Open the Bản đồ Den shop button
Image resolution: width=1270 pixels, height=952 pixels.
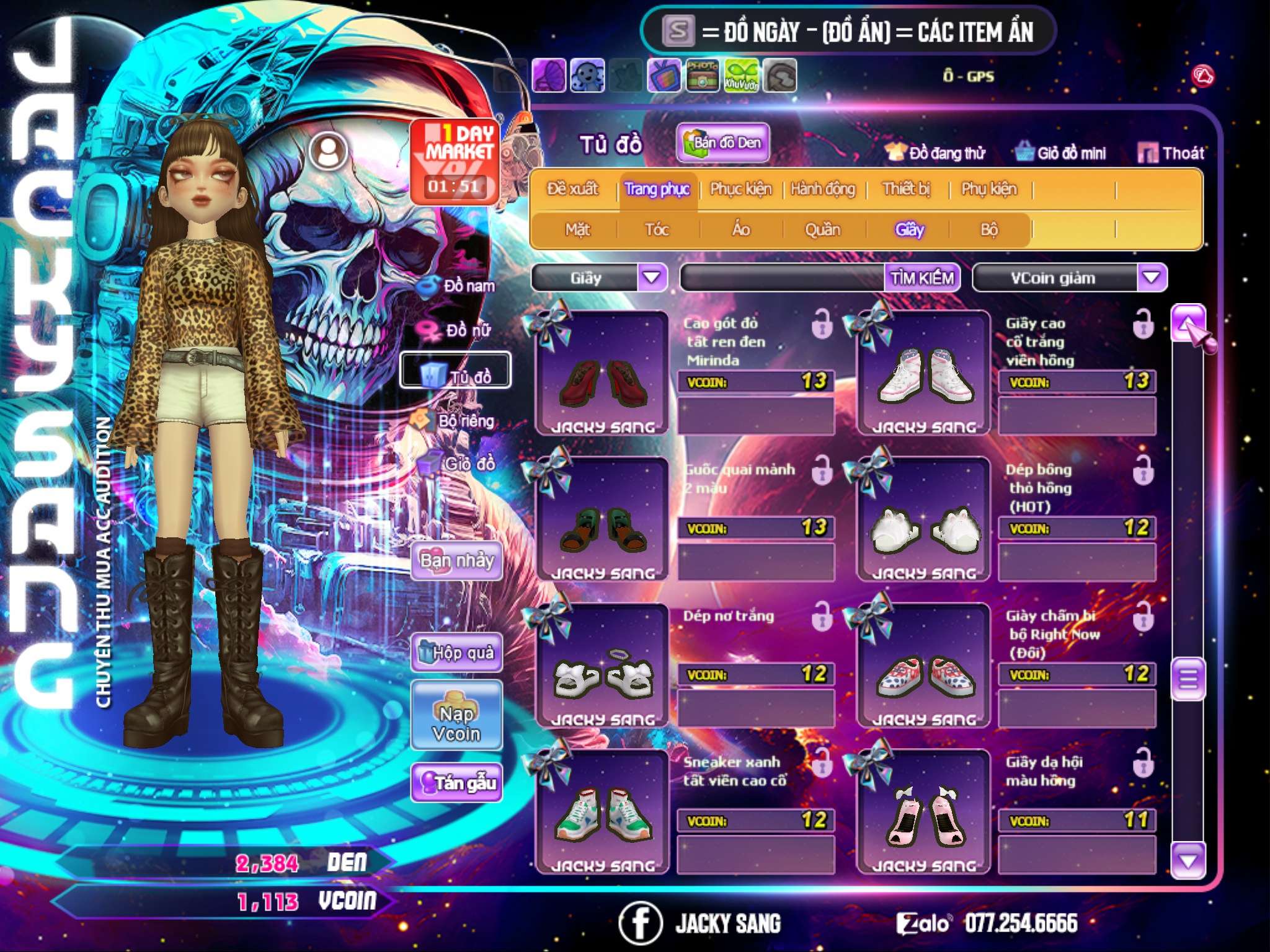coord(722,143)
